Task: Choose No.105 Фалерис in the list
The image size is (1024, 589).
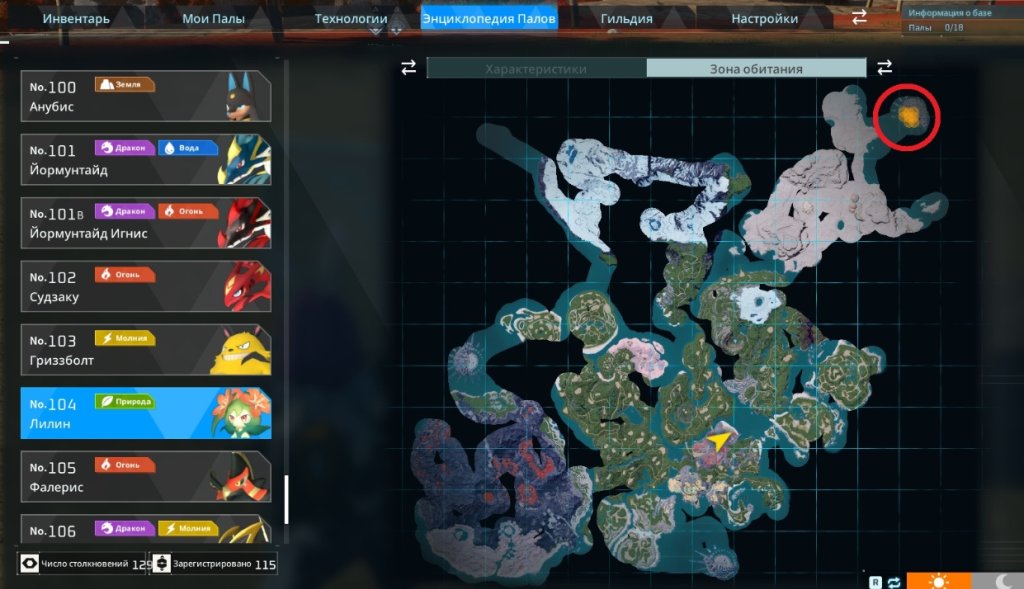Action: (x=146, y=477)
